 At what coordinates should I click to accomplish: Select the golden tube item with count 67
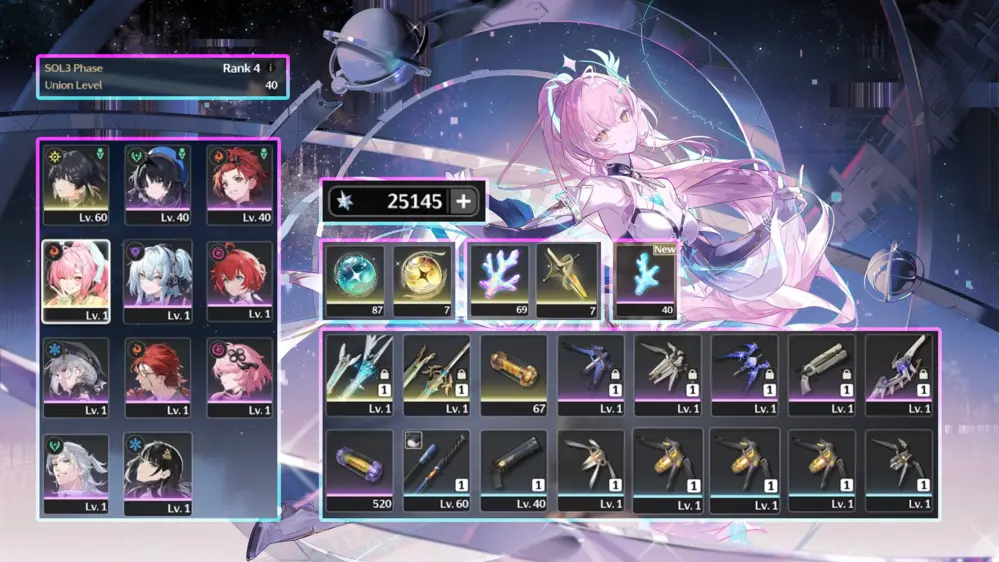pyautogui.click(x=513, y=374)
